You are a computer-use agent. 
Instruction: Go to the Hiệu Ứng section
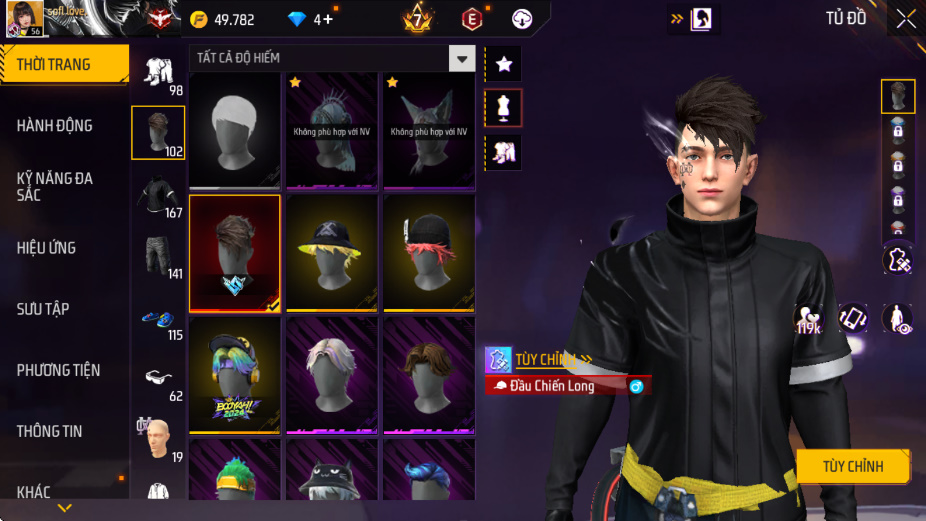[64, 247]
